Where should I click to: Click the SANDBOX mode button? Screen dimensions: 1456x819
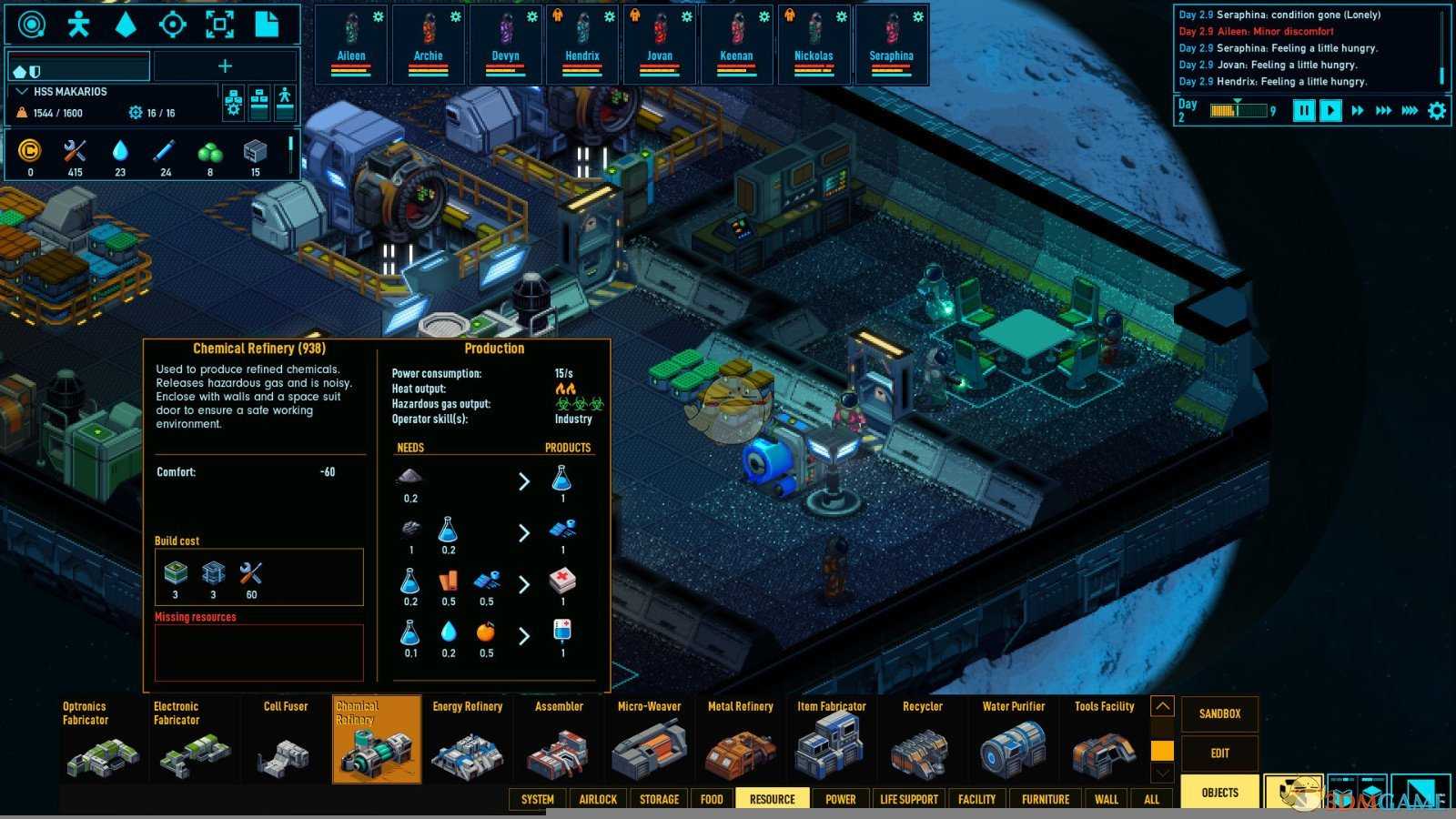tap(1219, 714)
